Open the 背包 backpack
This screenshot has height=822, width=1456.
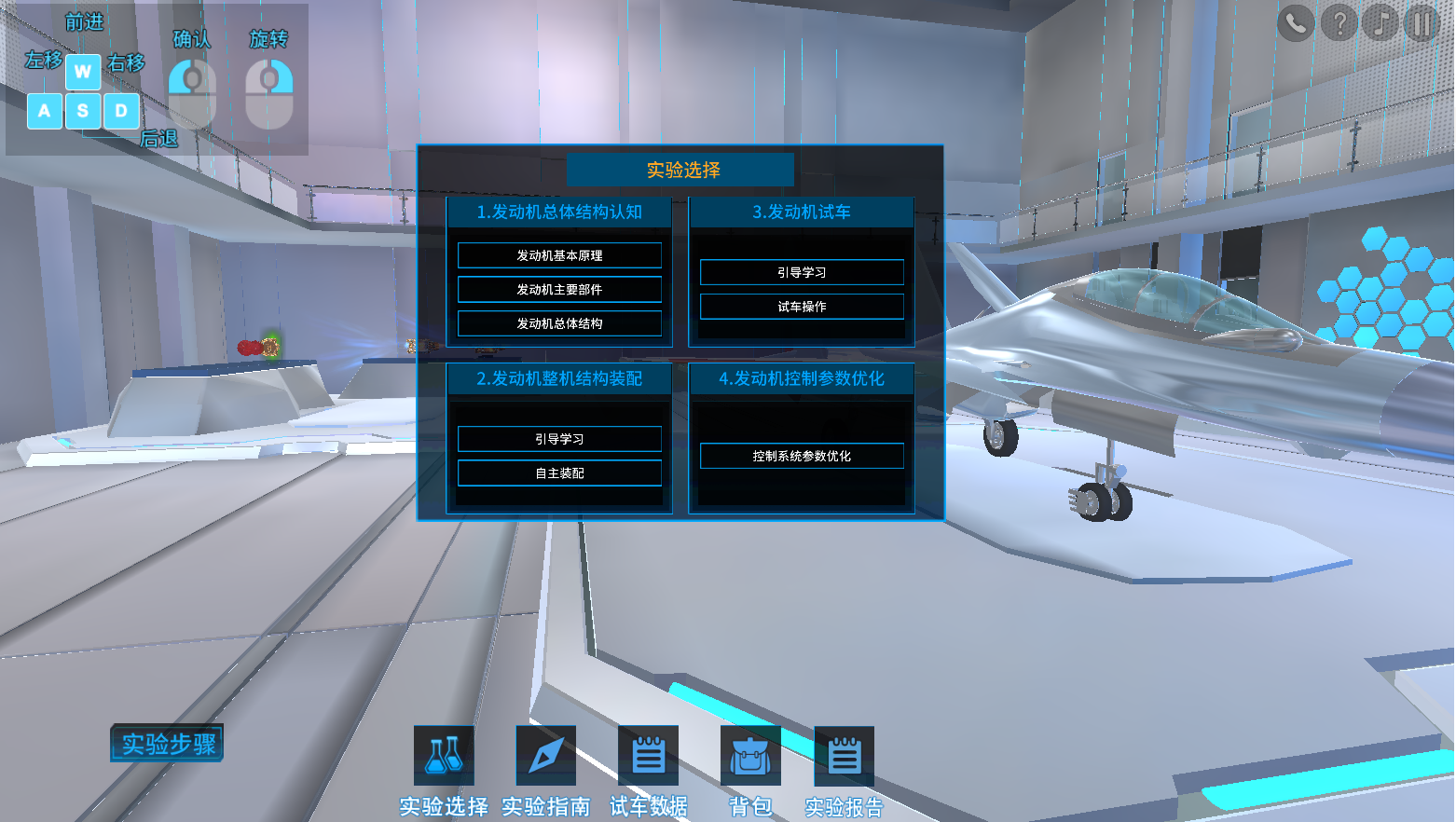tap(750, 756)
